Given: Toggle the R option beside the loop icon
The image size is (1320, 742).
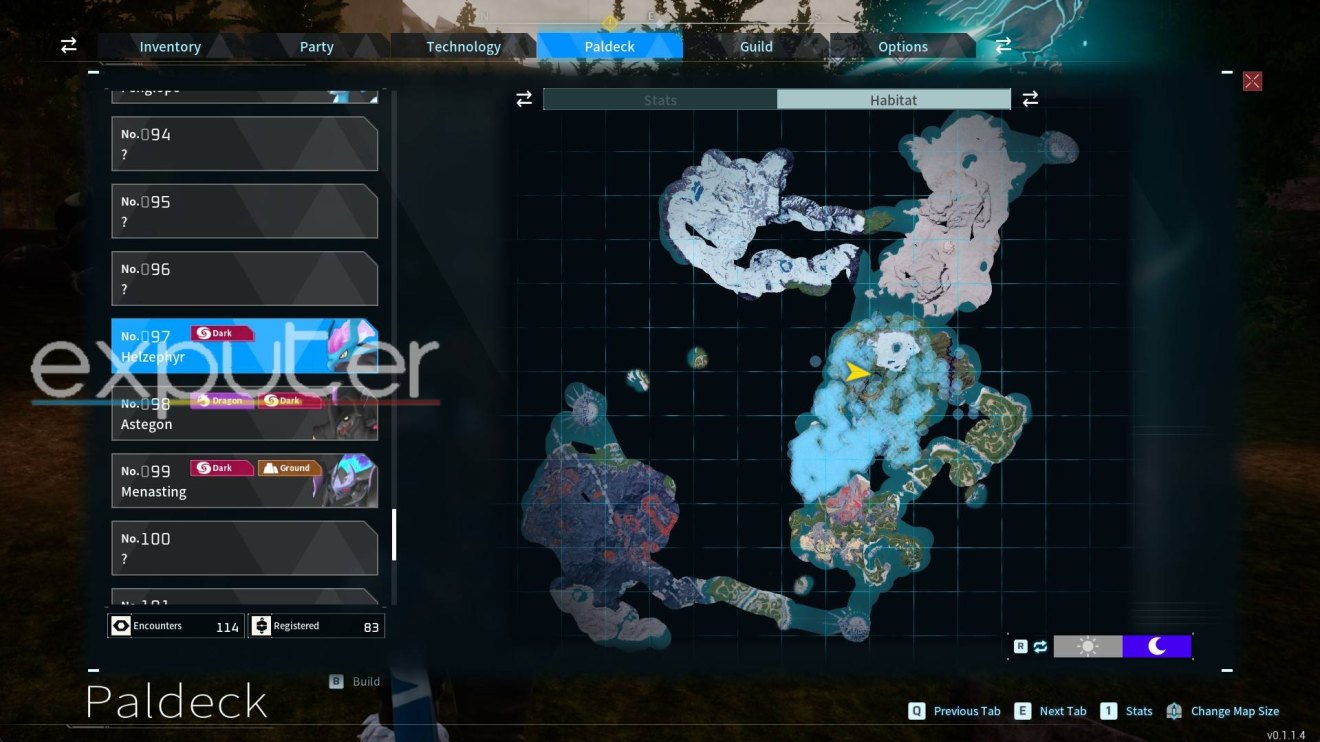Looking at the screenshot, I should [x=1021, y=646].
